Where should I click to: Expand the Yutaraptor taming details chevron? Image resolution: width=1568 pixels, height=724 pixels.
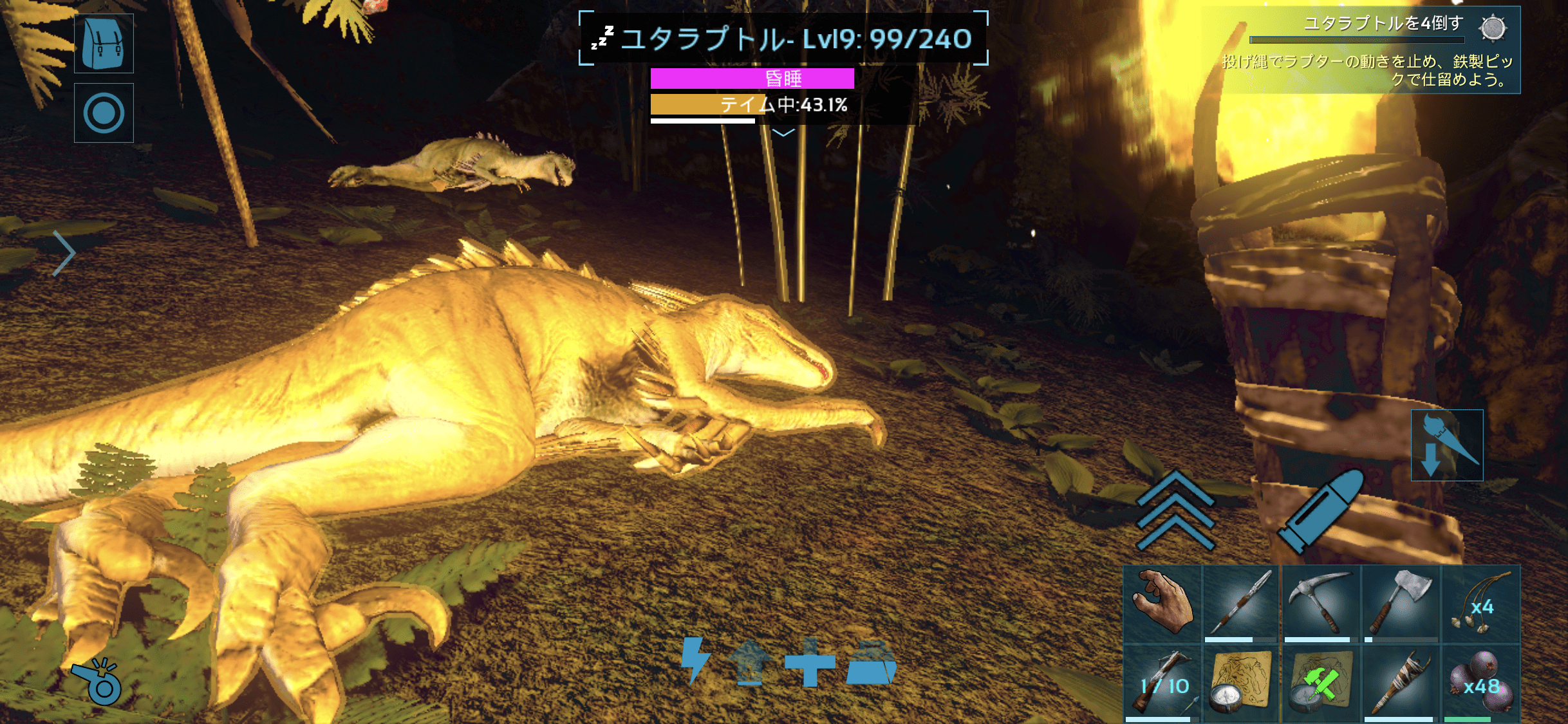click(783, 133)
